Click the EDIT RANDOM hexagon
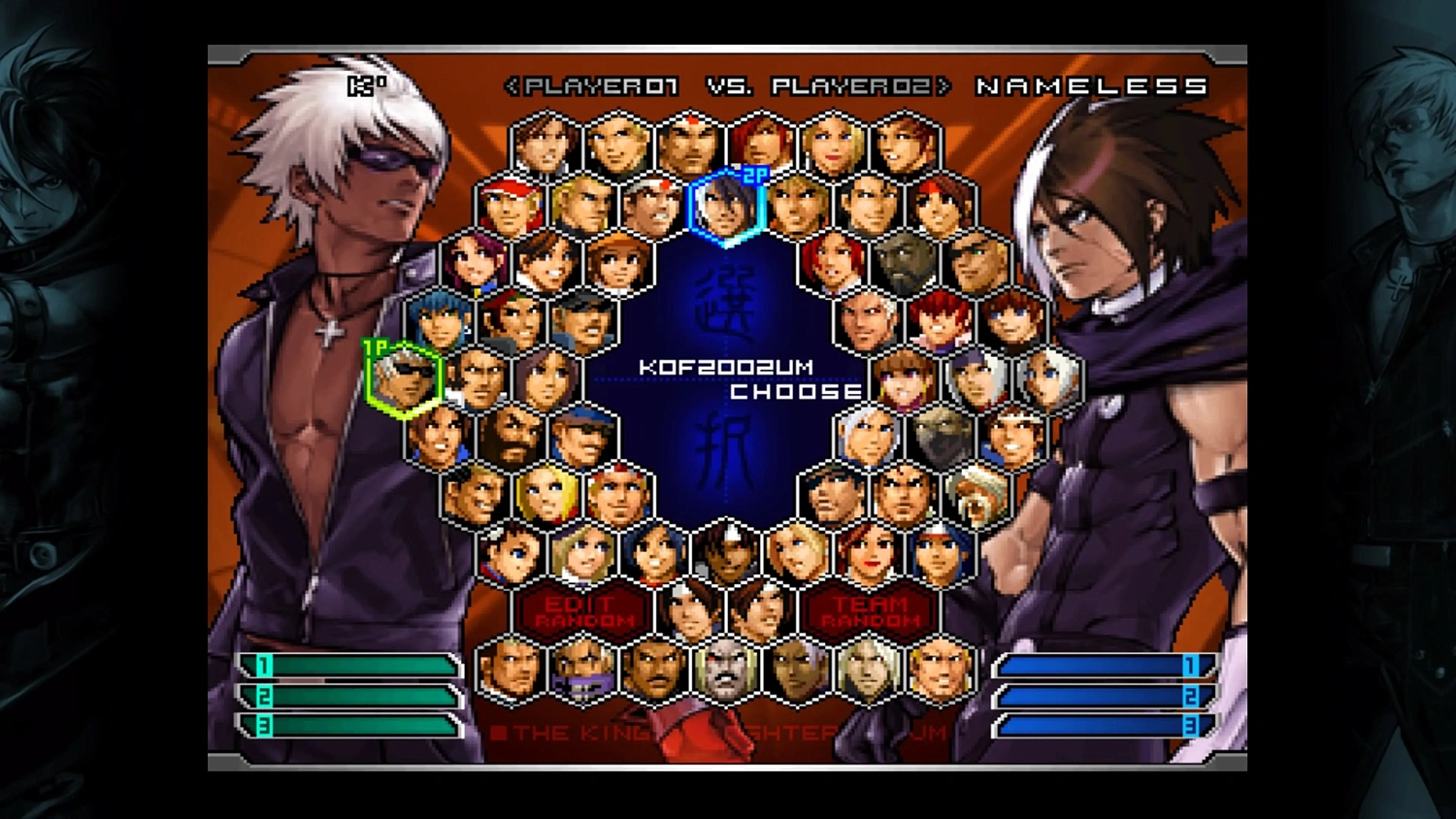Viewport: 1456px width, 819px height. click(582, 611)
